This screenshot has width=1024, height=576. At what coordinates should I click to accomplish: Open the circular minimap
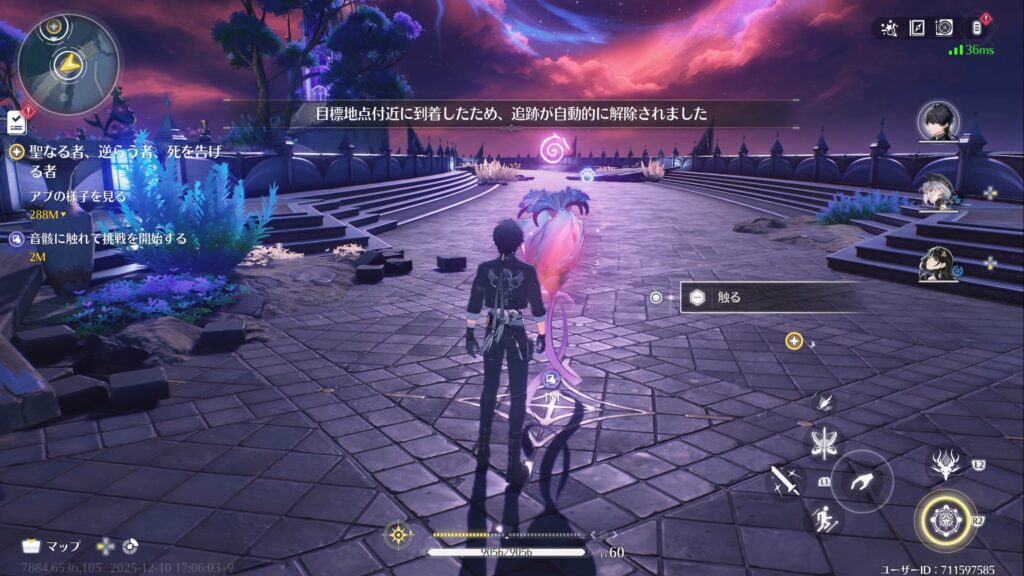(x=68, y=63)
